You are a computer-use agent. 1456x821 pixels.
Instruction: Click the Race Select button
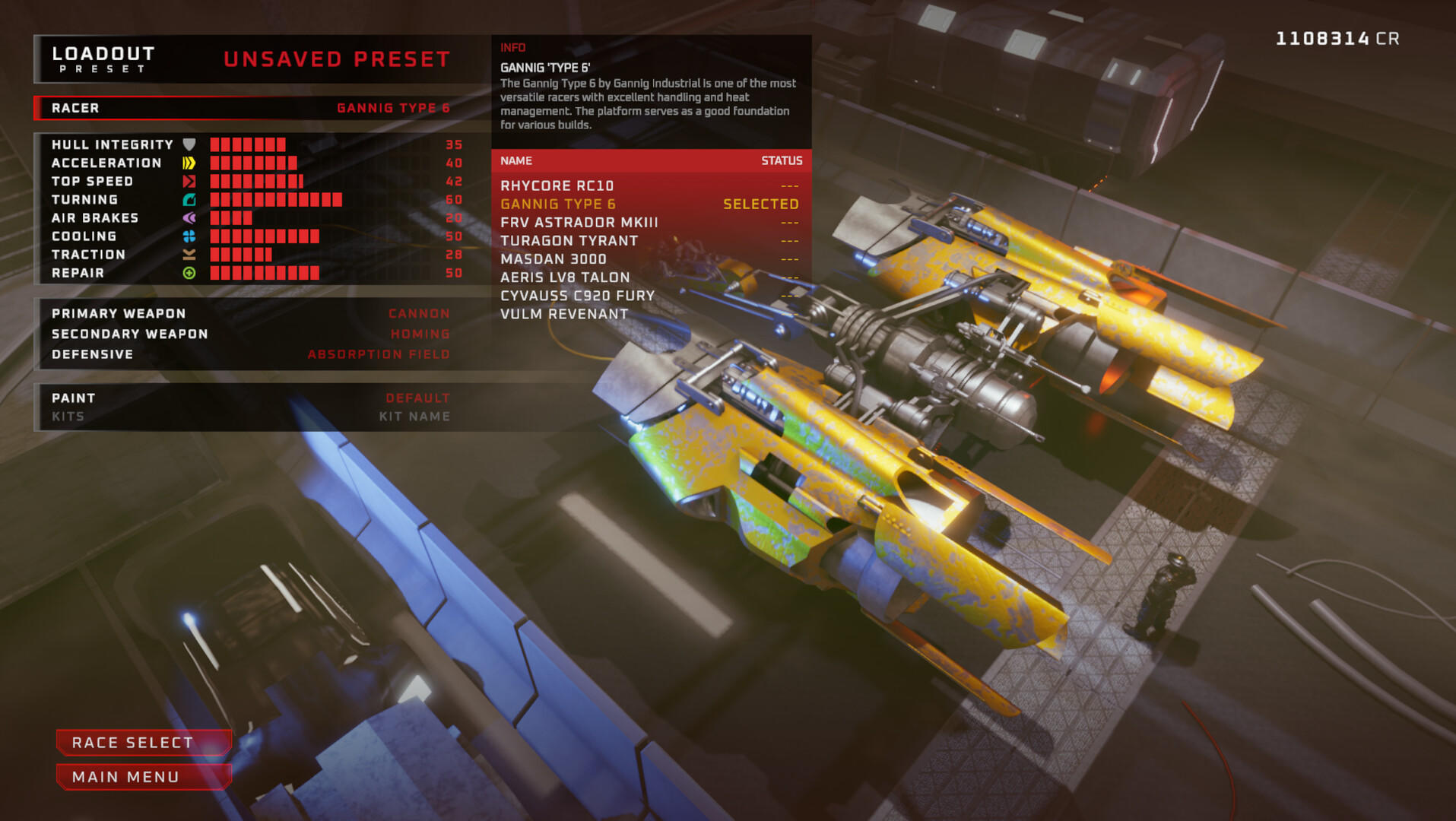[144, 743]
